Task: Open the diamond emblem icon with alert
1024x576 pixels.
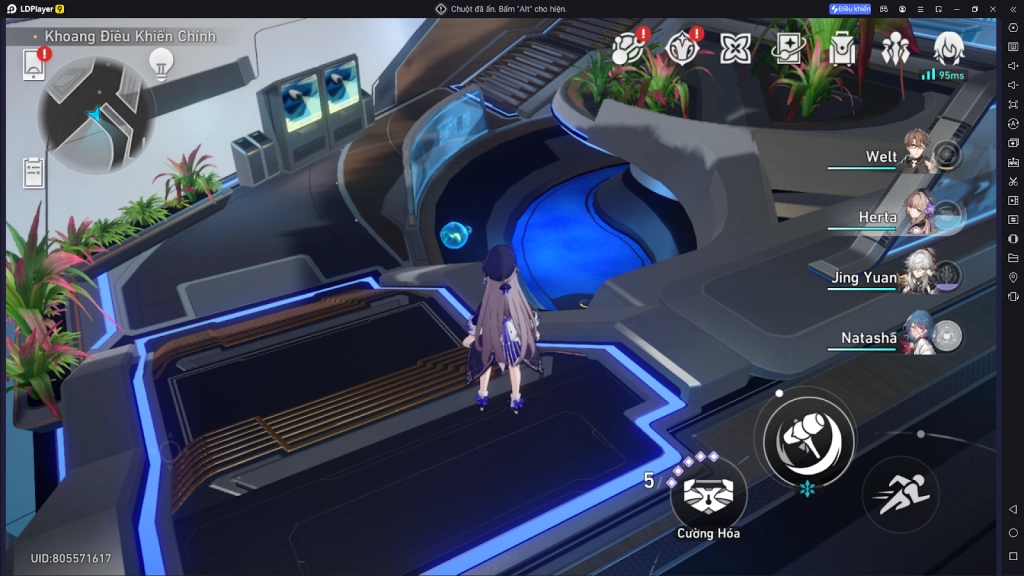Action: (x=682, y=48)
